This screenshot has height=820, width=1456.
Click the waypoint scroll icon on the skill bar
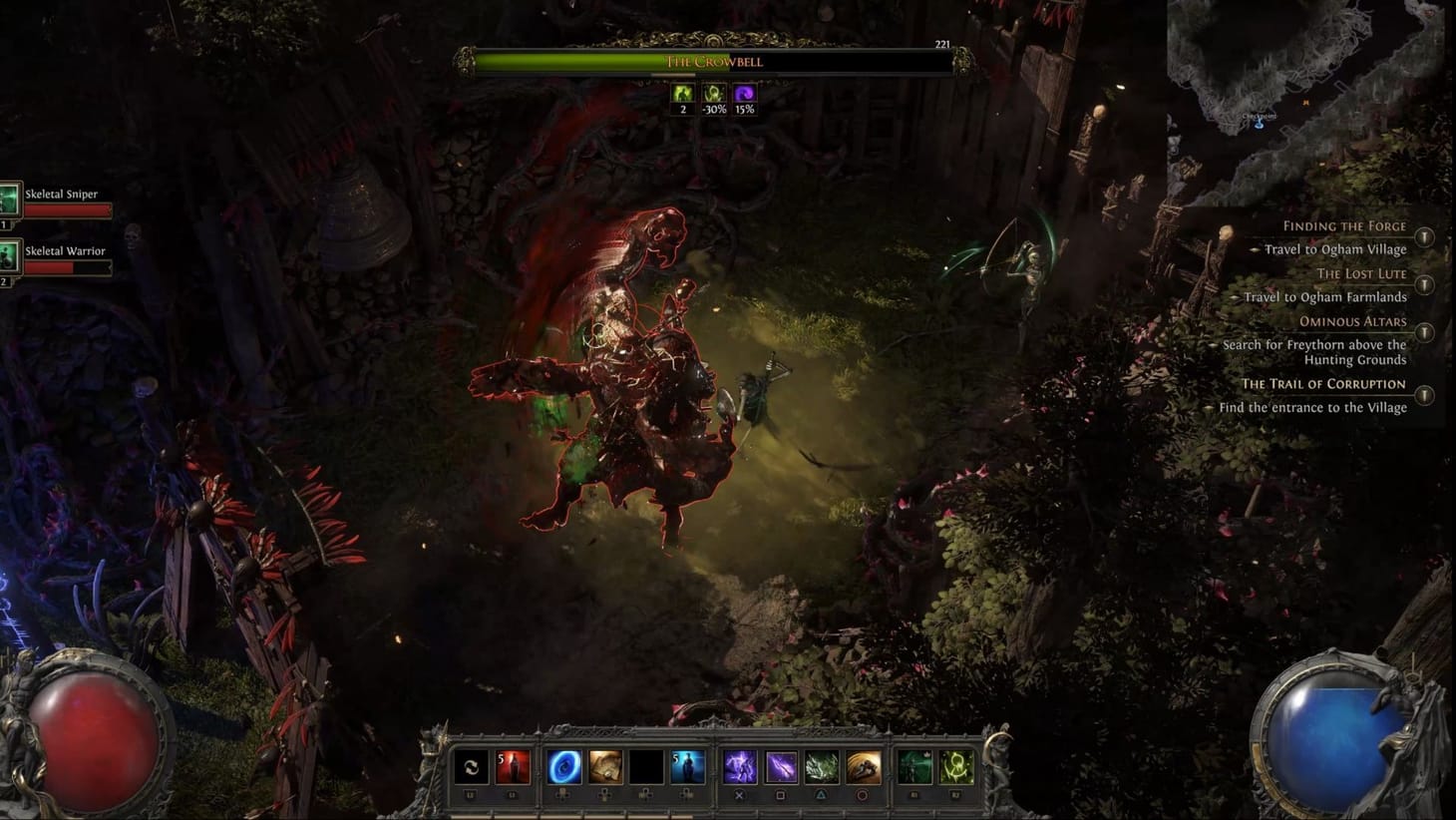pos(604,768)
